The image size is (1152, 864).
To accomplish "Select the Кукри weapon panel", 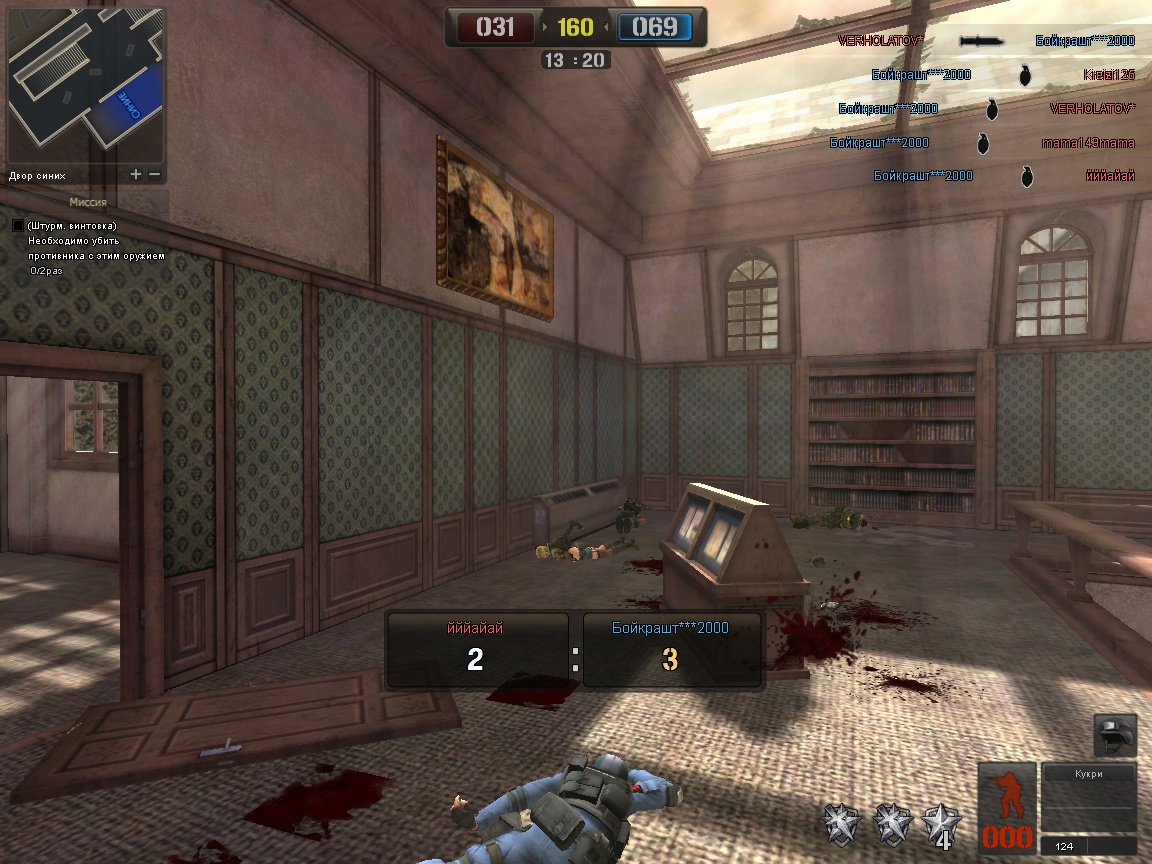I will coord(1089,798).
